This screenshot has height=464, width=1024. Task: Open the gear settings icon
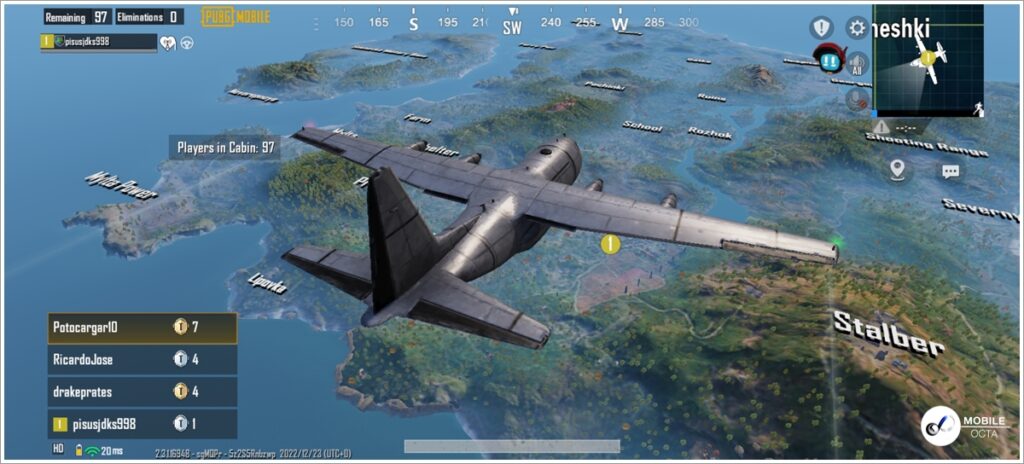point(856,27)
